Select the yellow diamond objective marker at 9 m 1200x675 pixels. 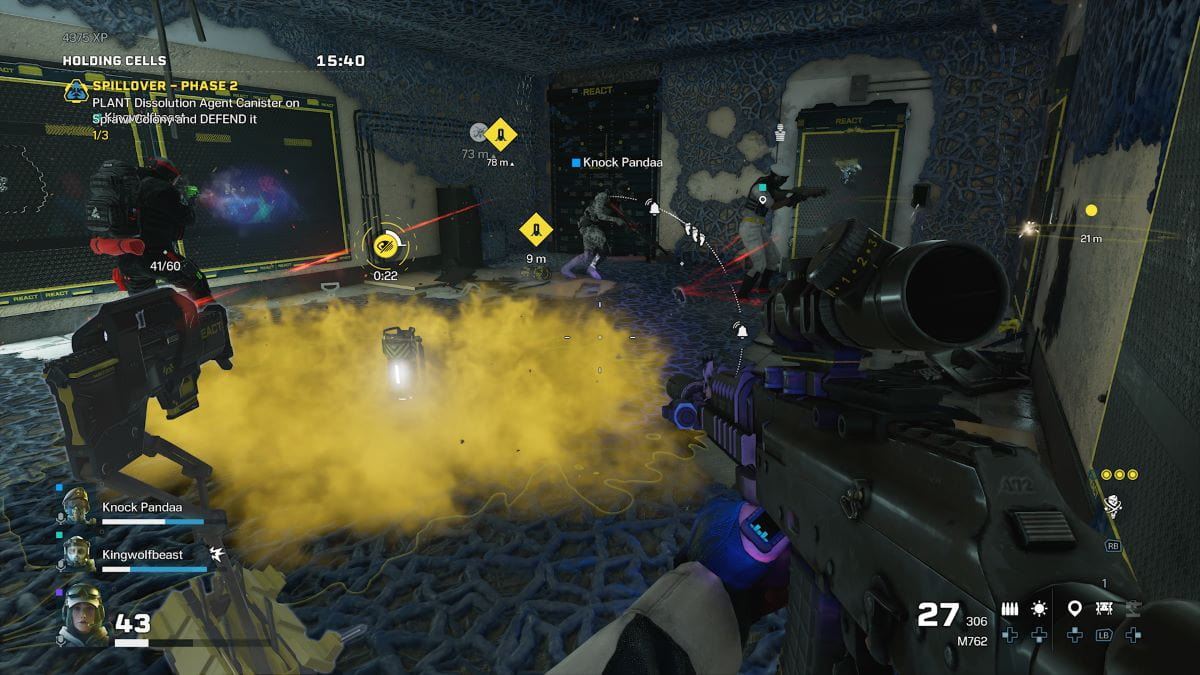click(x=536, y=231)
